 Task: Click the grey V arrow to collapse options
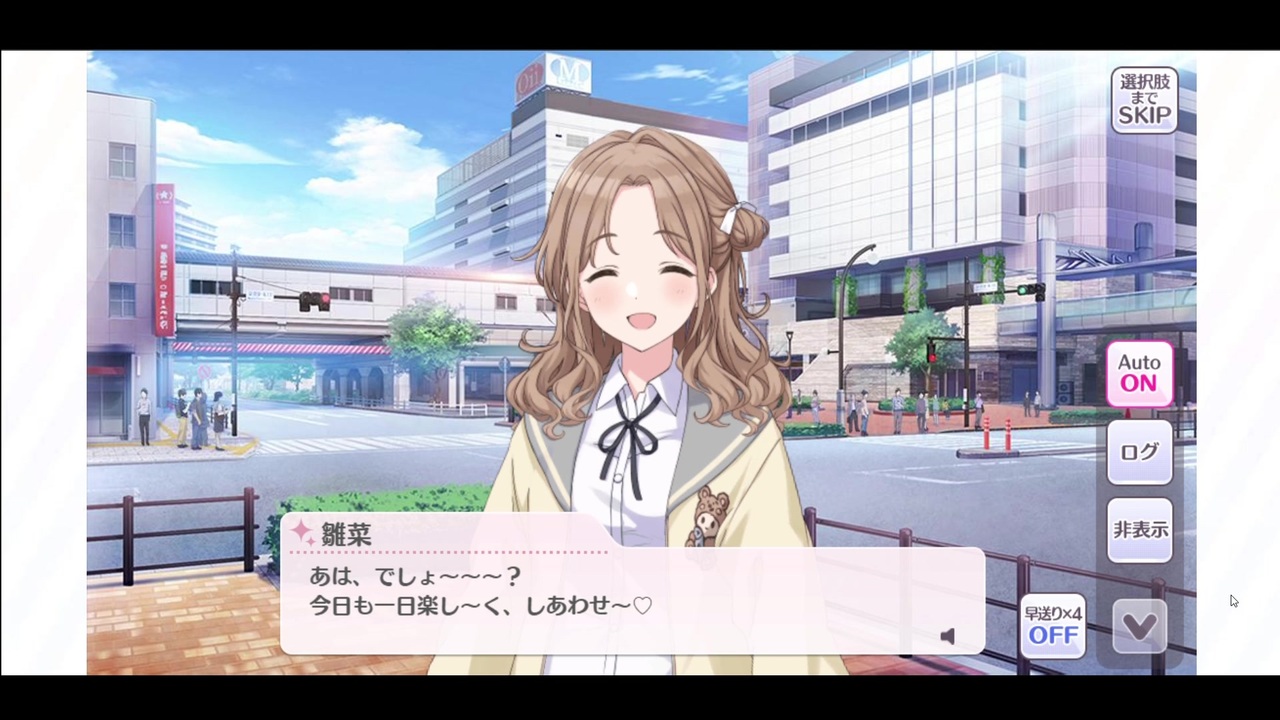[1139, 625]
